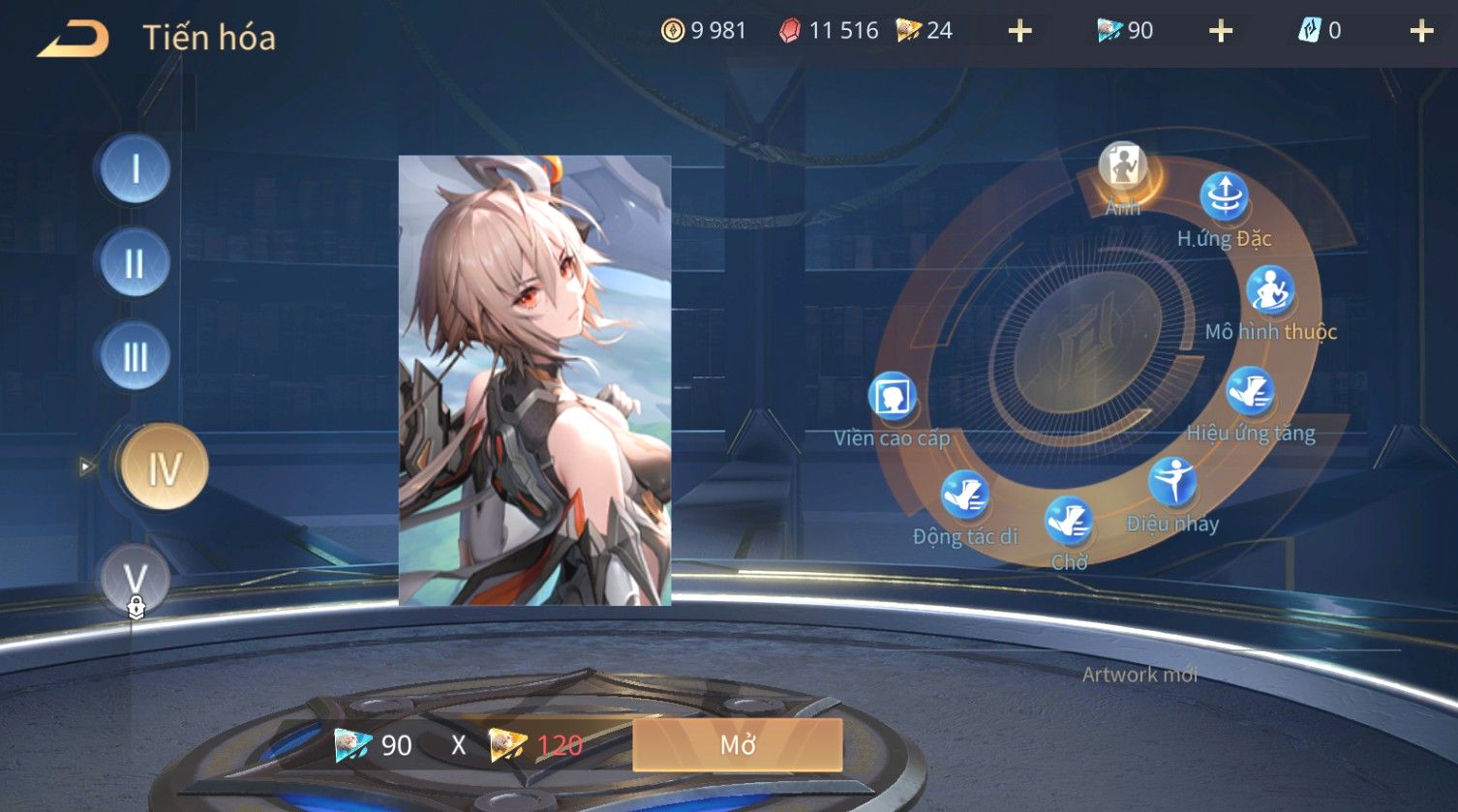Select evolution tier I
This screenshot has height=812, width=1458.
pos(136,169)
